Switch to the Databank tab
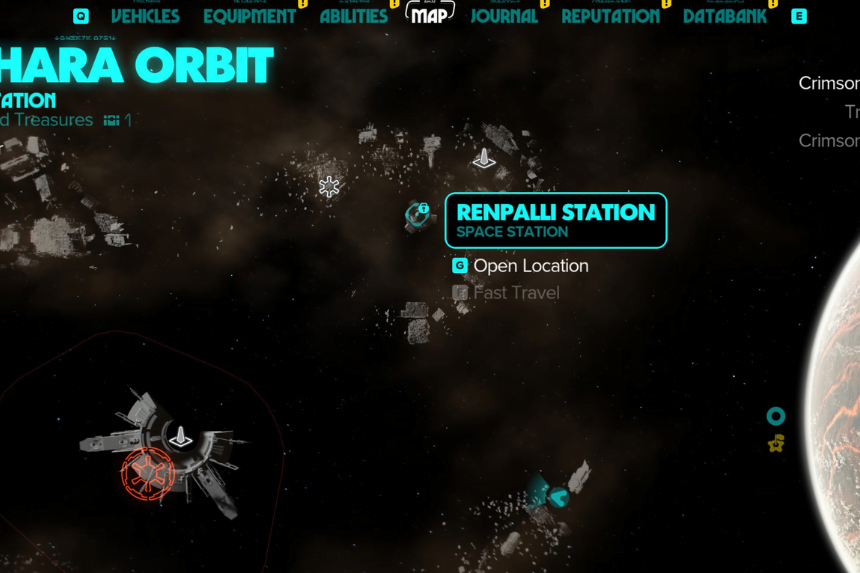Screen dimensions: 860x573 coord(725,16)
